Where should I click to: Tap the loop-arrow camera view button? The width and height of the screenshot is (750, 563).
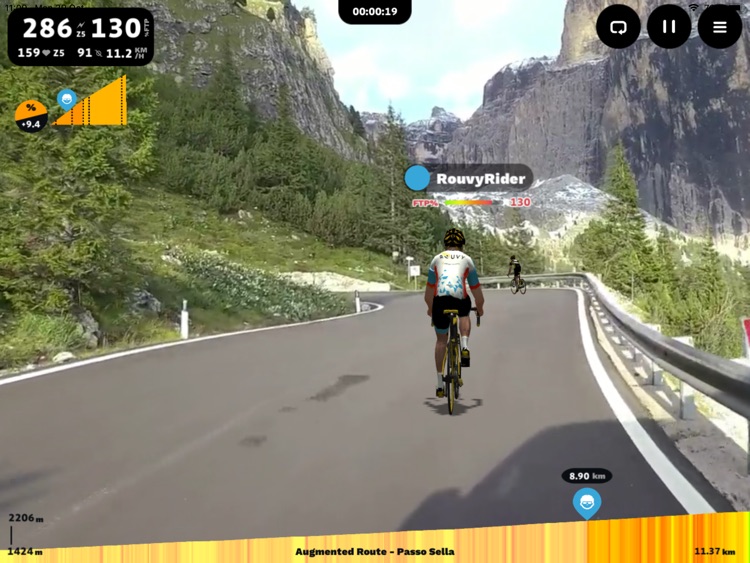click(x=618, y=27)
